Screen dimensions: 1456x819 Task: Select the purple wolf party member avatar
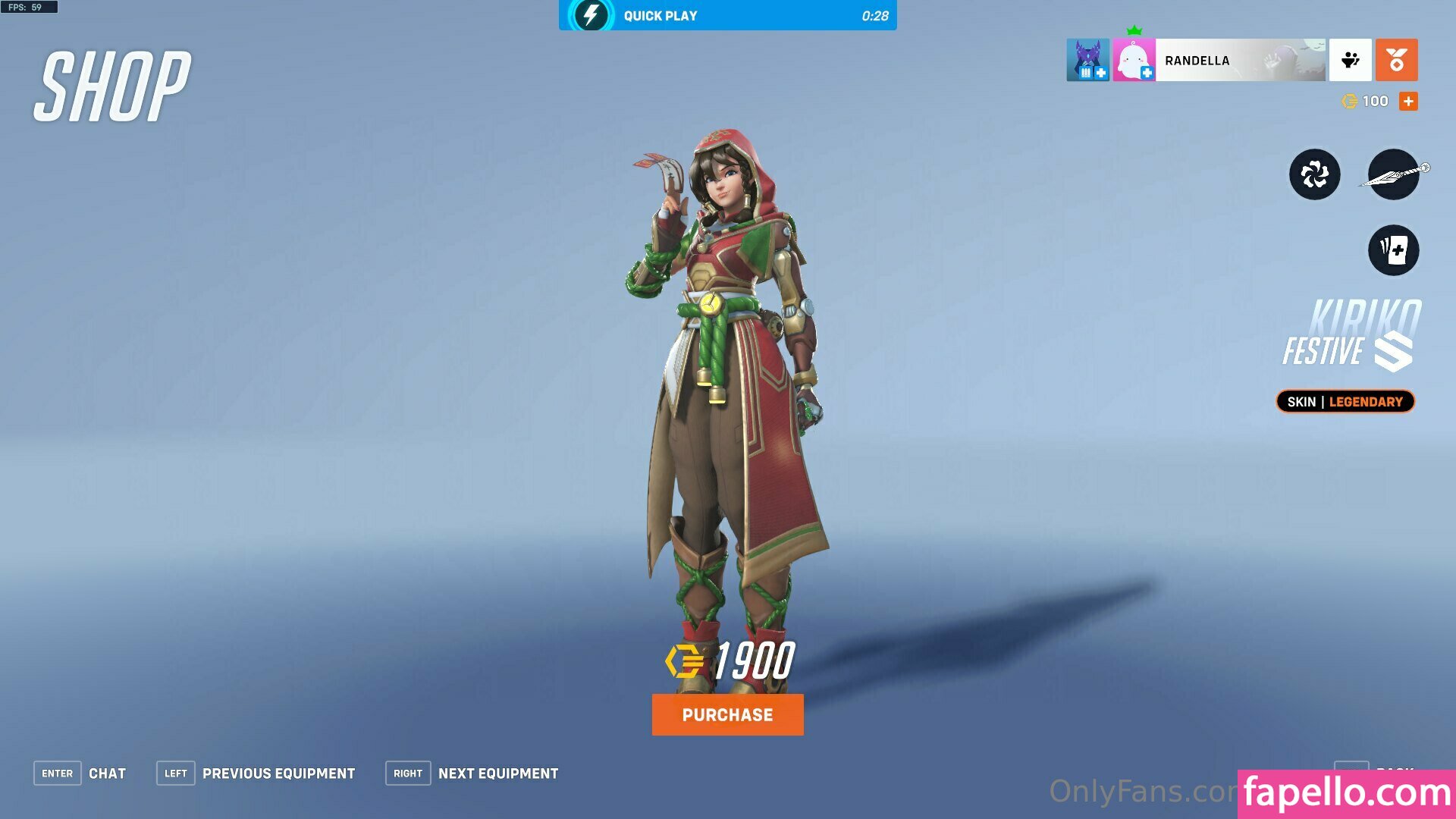1087,60
